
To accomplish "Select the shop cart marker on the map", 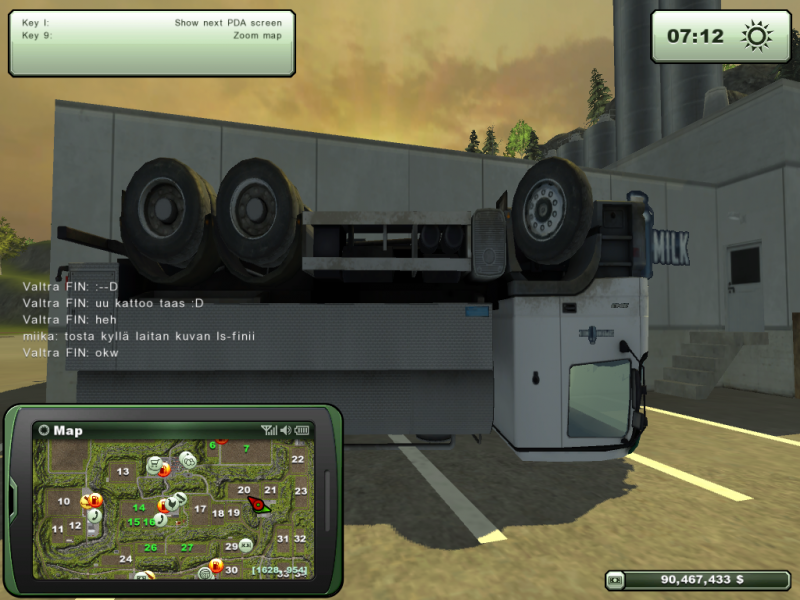I will 155,464.
